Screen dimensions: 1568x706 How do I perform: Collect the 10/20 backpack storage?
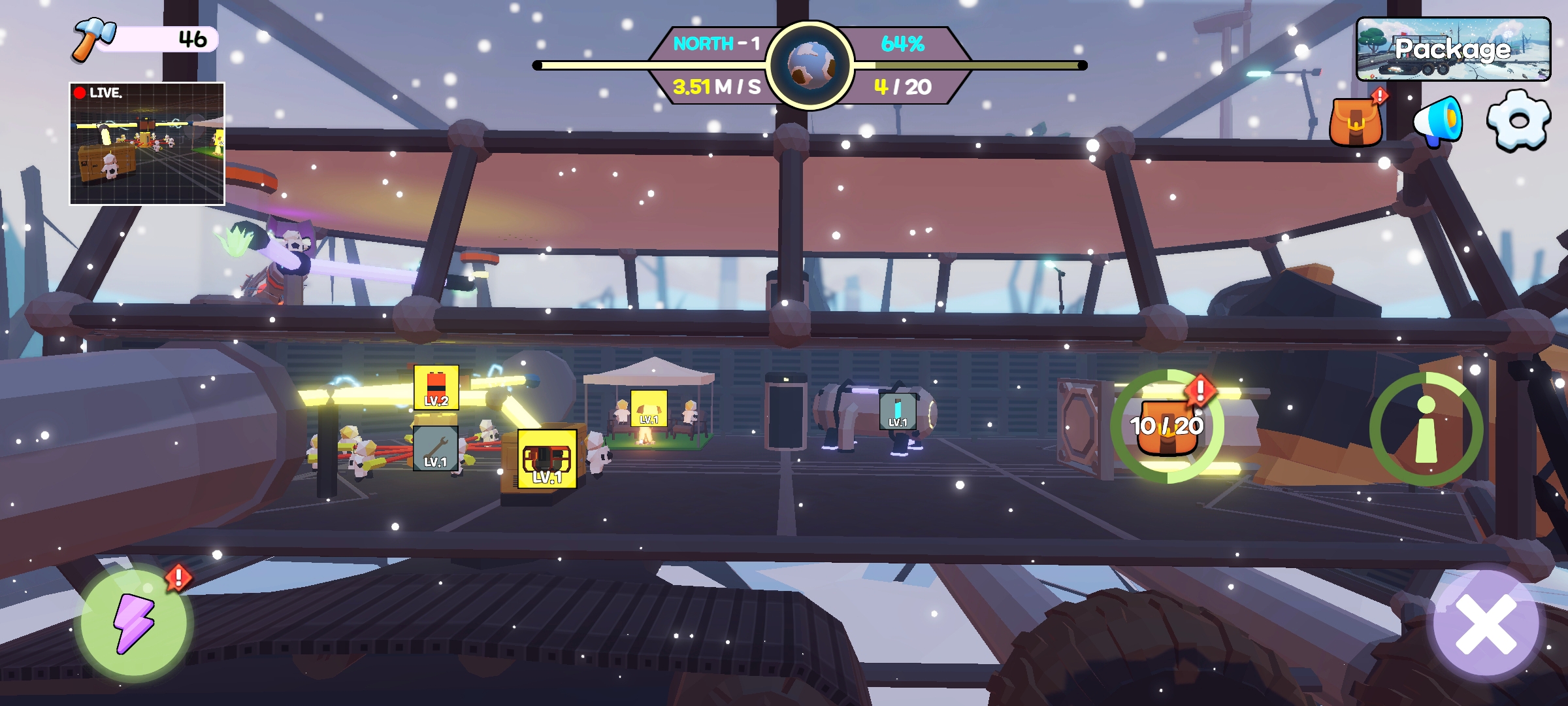[1167, 426]
